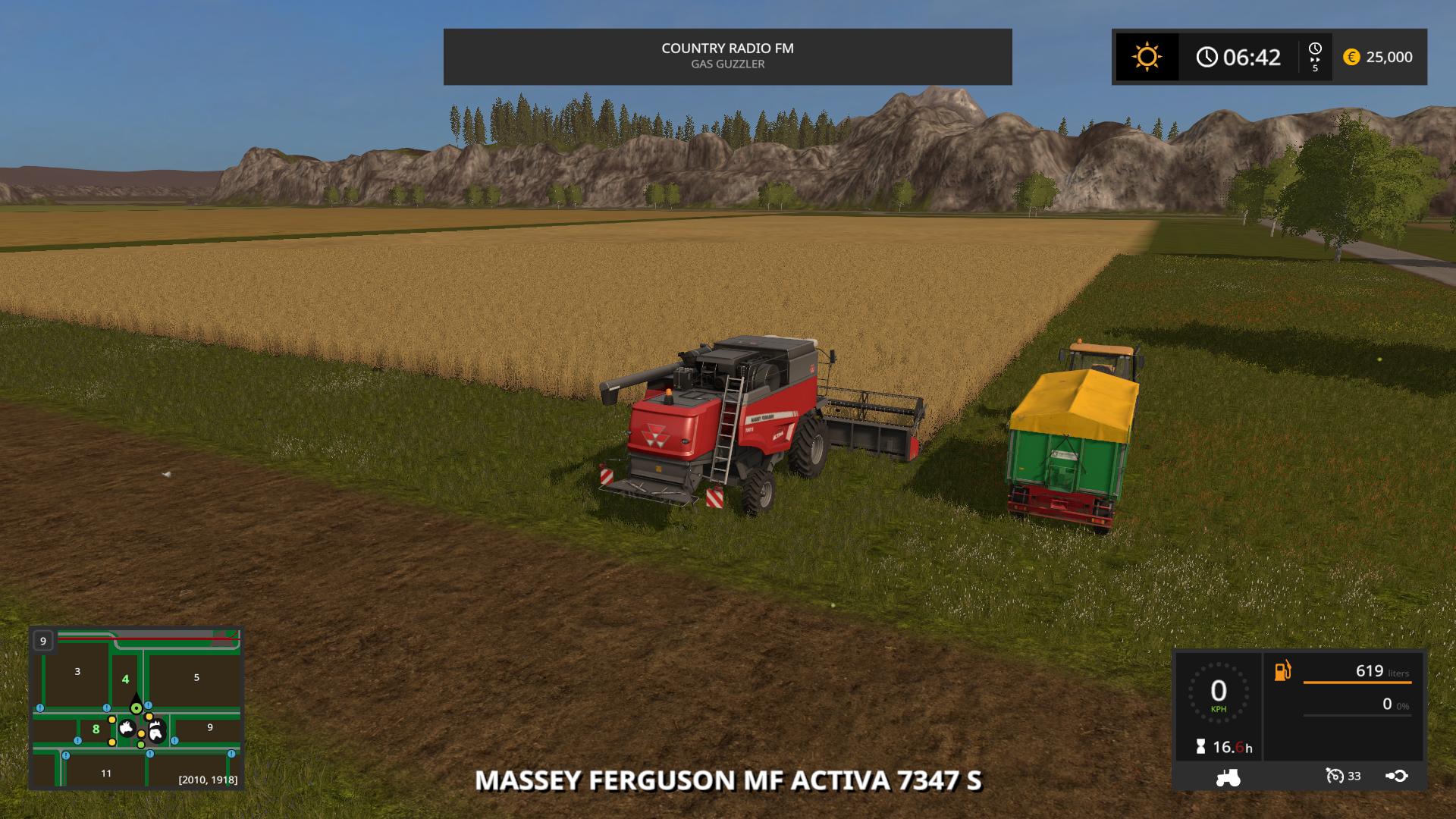Viewport: 1456px width, 819px height.
Task: Select field 11 on the minimap
Action: click(106, 773)
